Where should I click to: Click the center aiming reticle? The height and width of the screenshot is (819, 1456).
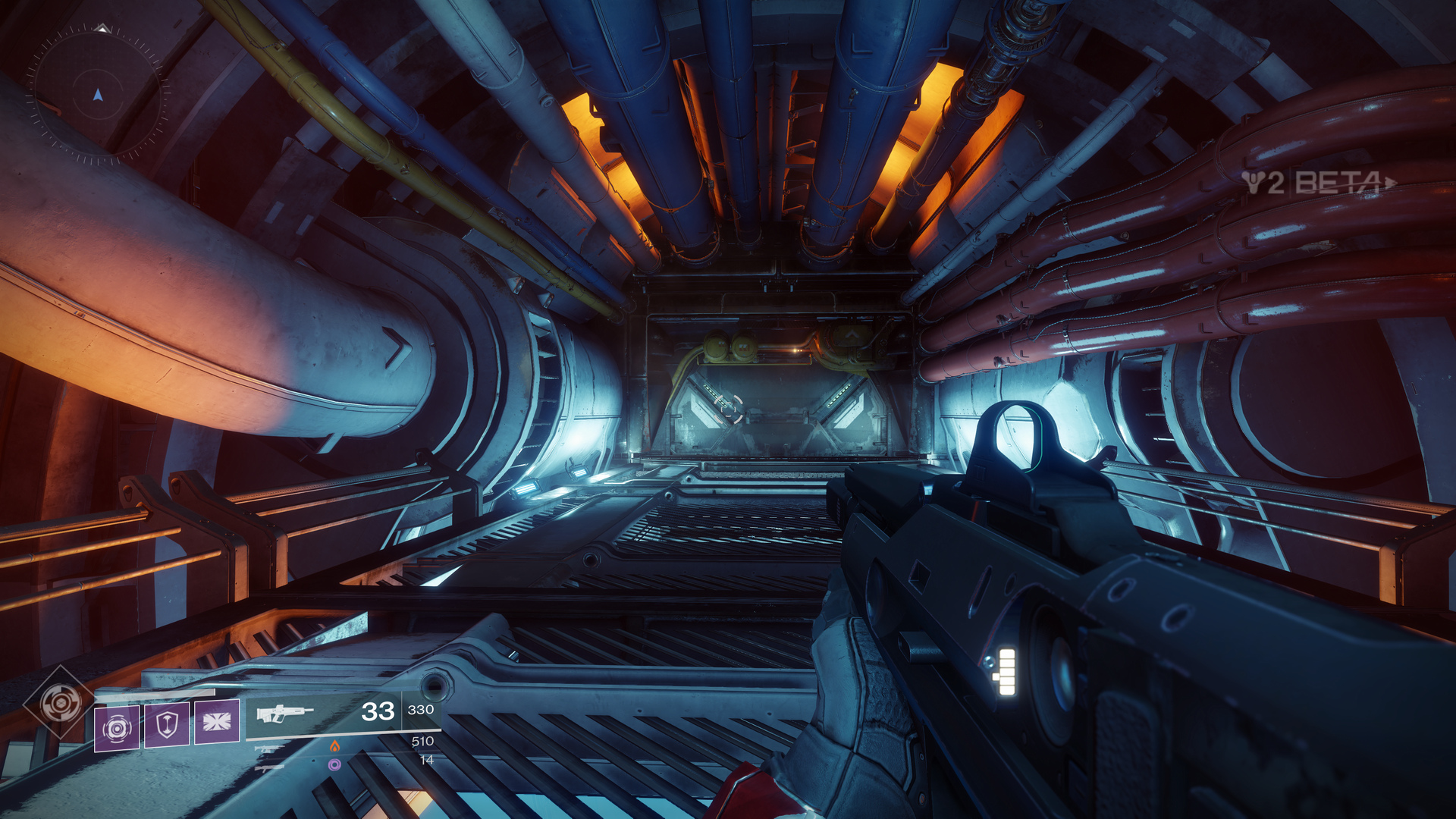728,409
